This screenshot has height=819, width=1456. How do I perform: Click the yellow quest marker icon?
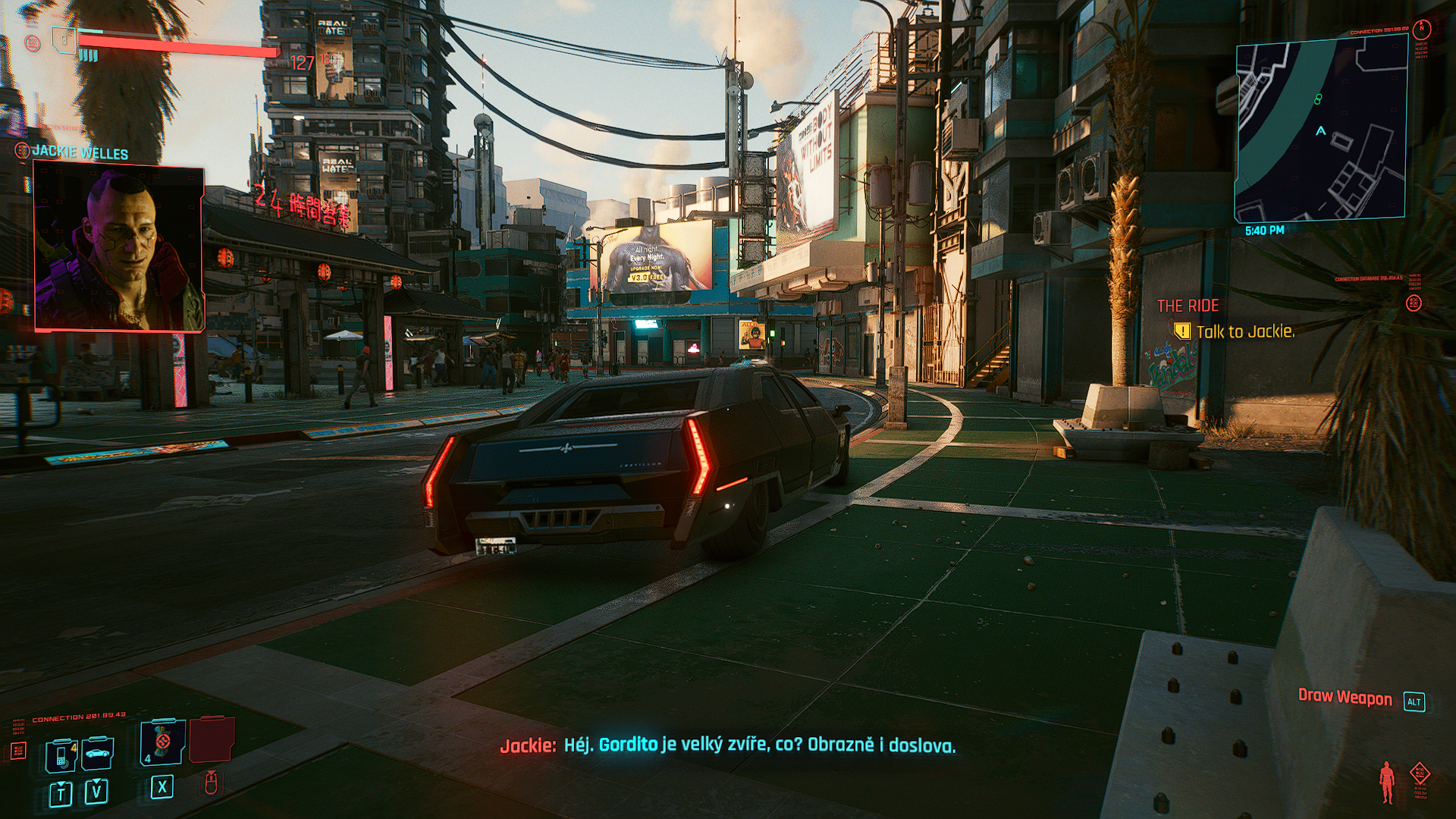pyautogui.click(x=1181, y=331)
